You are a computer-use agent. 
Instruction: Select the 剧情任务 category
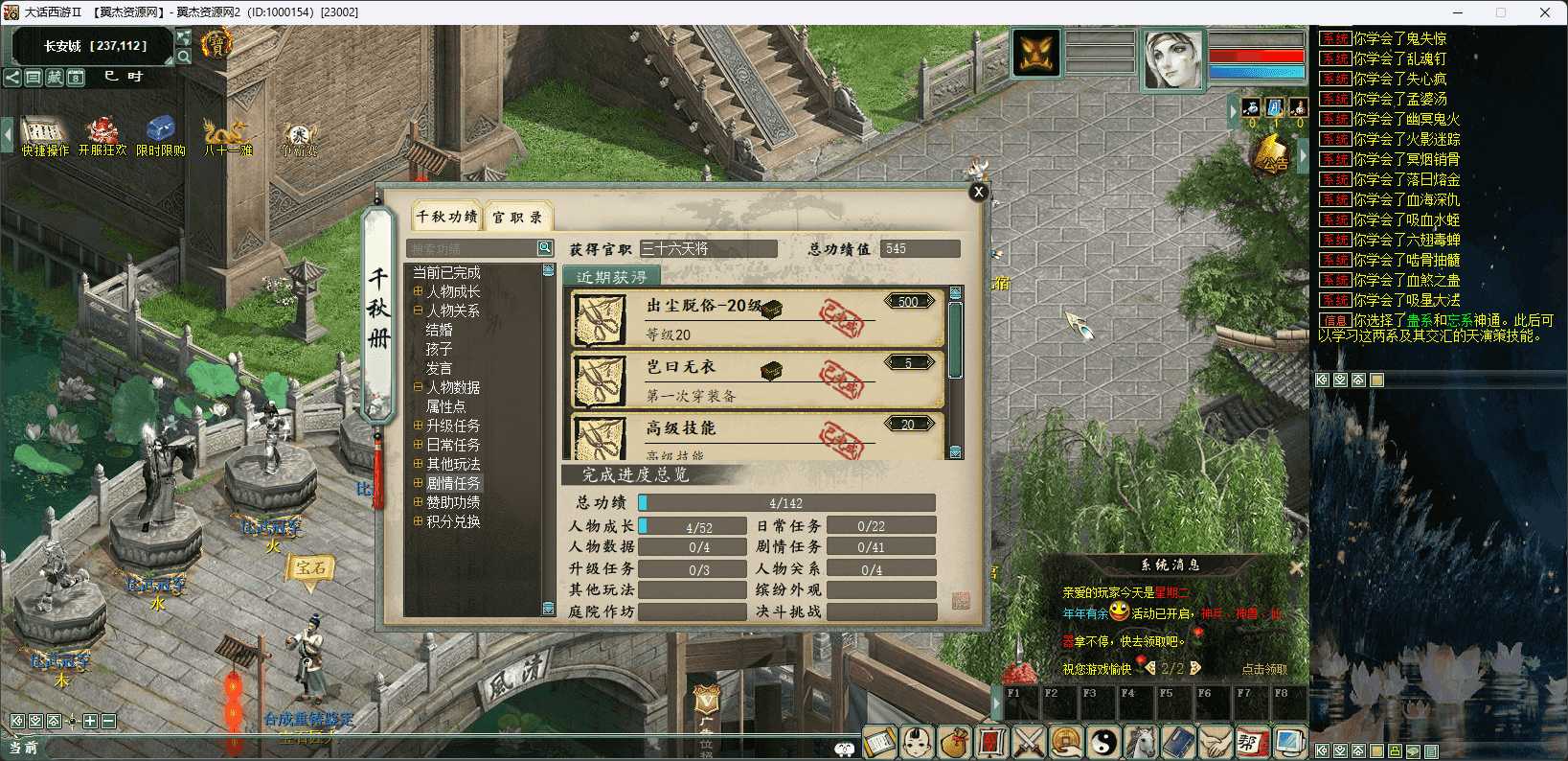[453, 483]
